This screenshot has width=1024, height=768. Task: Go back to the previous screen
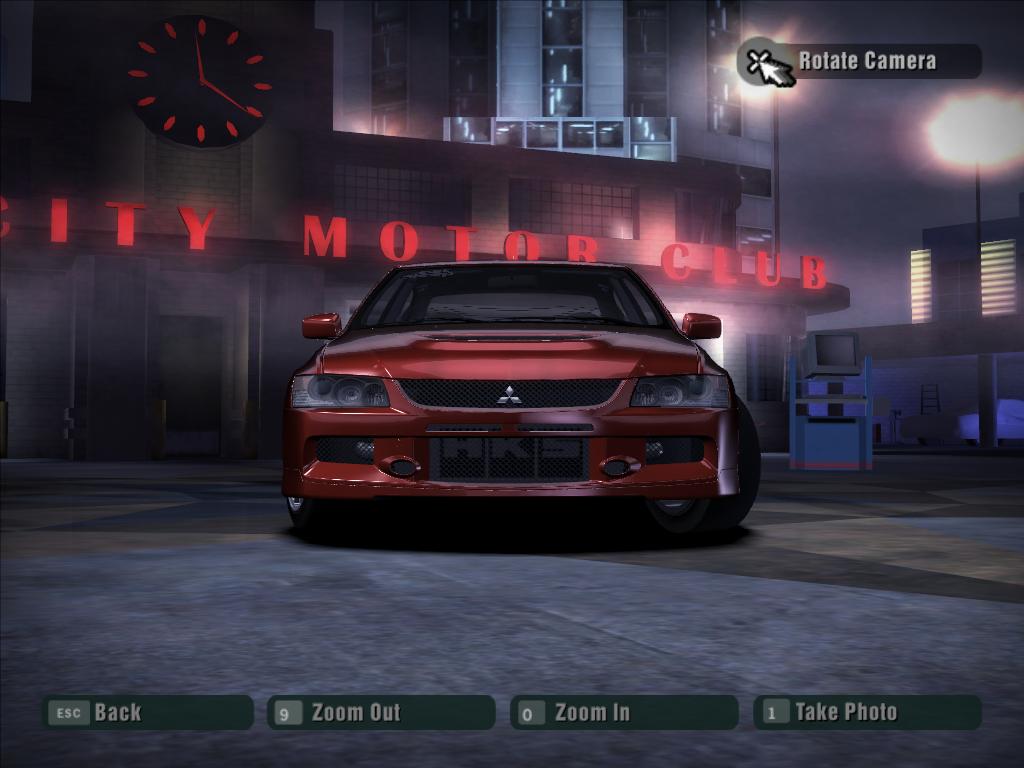pos(146,712)
